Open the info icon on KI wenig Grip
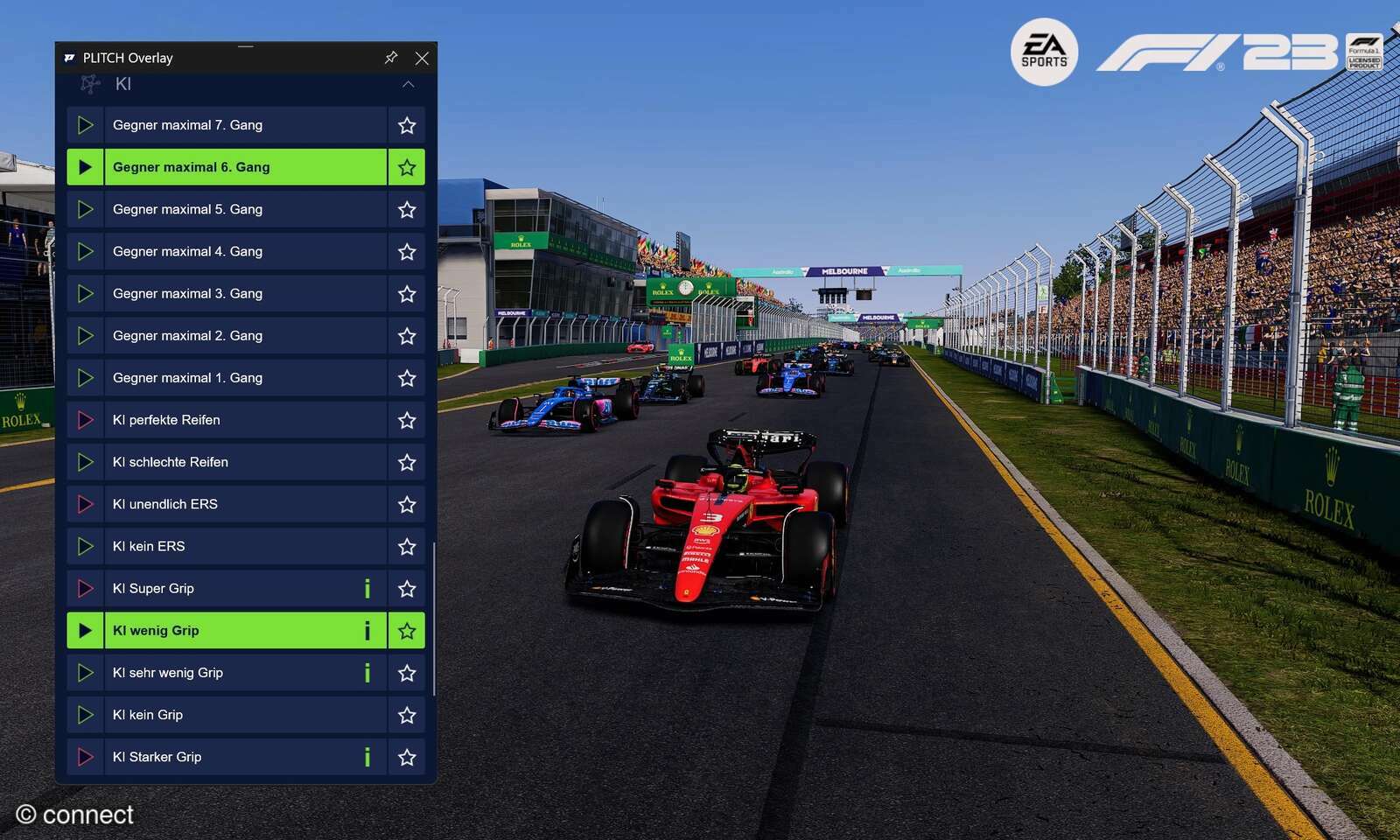 click(x=367, y=630)
